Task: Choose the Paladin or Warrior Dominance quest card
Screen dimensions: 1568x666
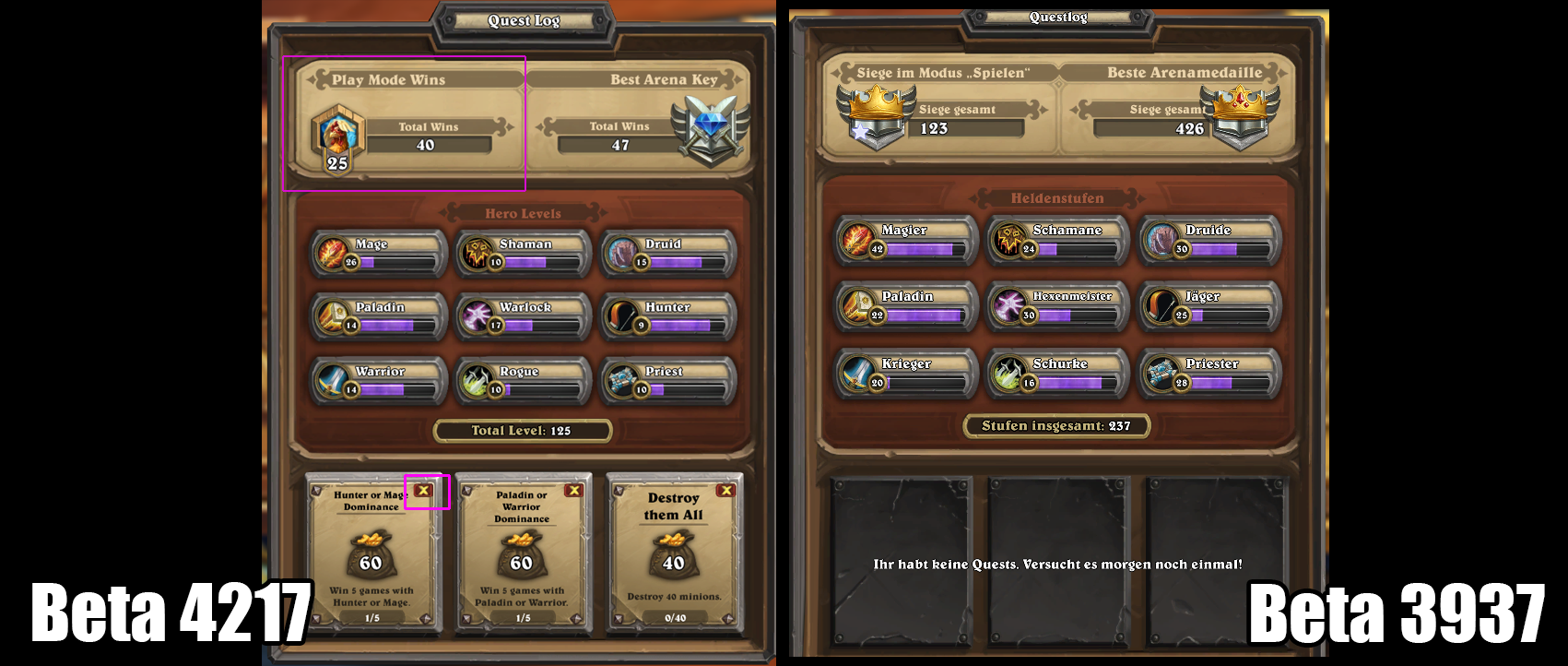Action: [523, 555]
